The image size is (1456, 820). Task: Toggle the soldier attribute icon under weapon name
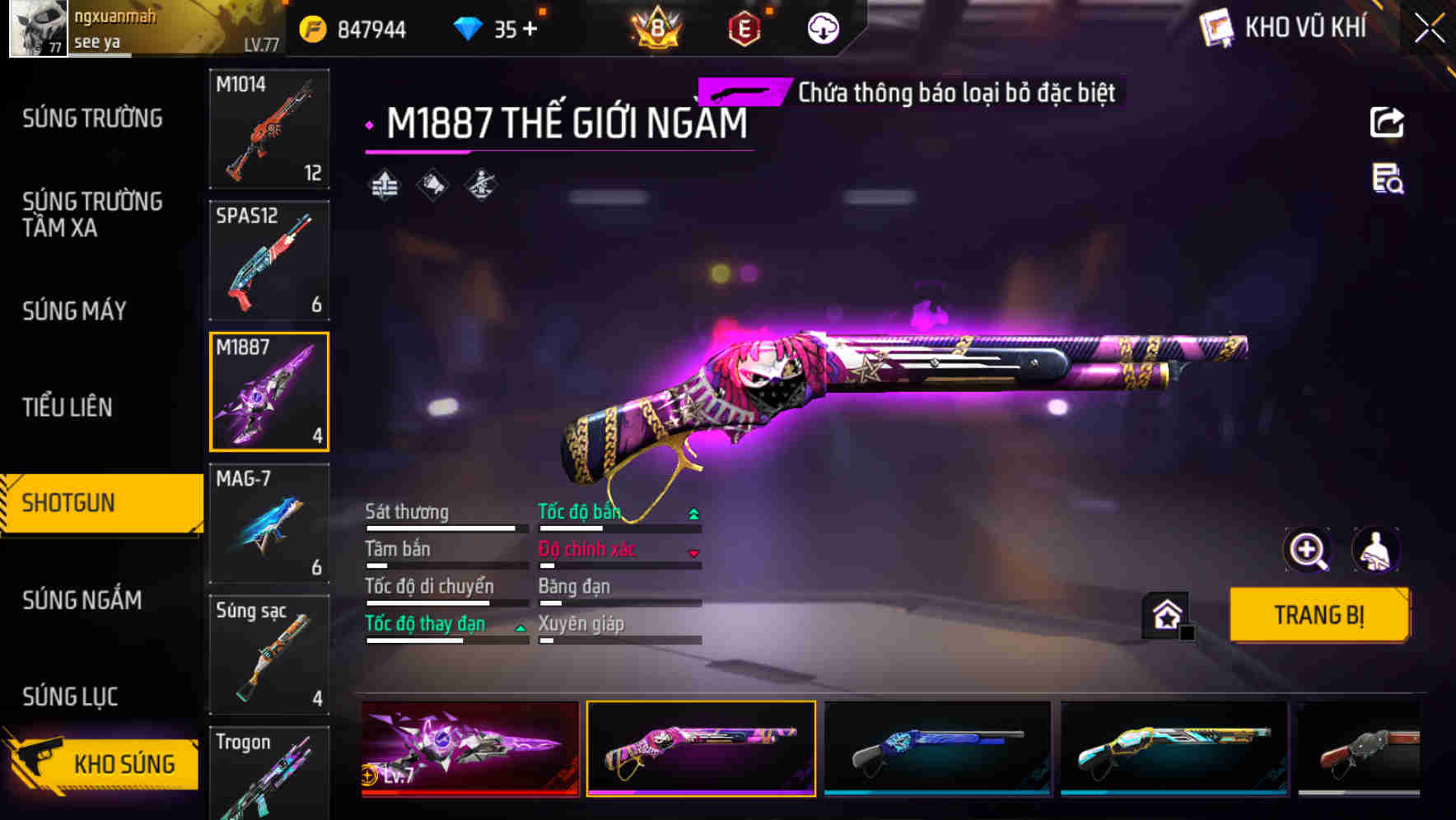pyautogui.click(x=479, y=185)
